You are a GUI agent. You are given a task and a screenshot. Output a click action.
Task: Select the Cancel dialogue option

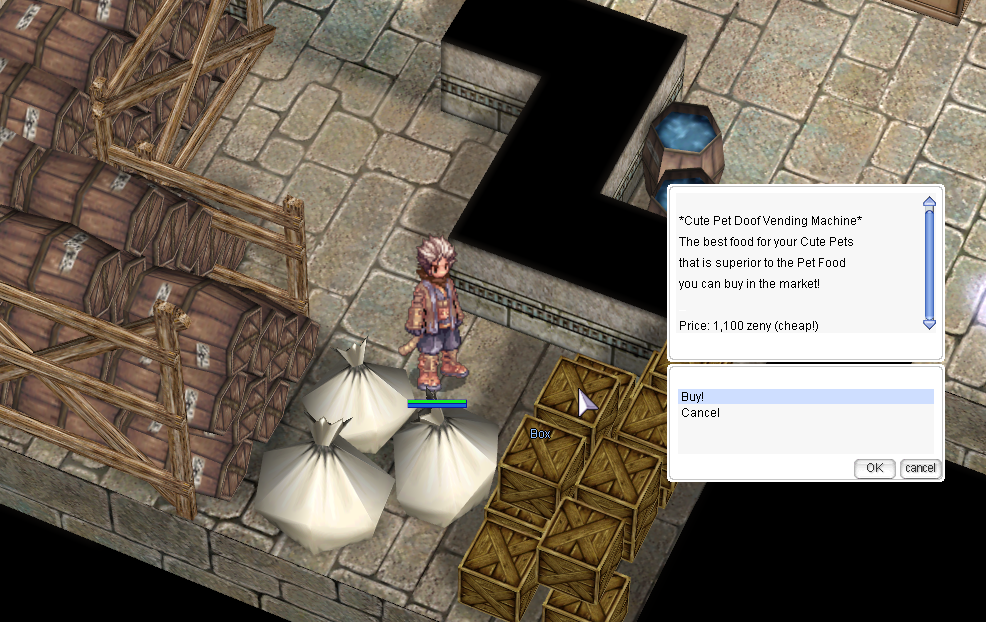click(x=700, y=413)
